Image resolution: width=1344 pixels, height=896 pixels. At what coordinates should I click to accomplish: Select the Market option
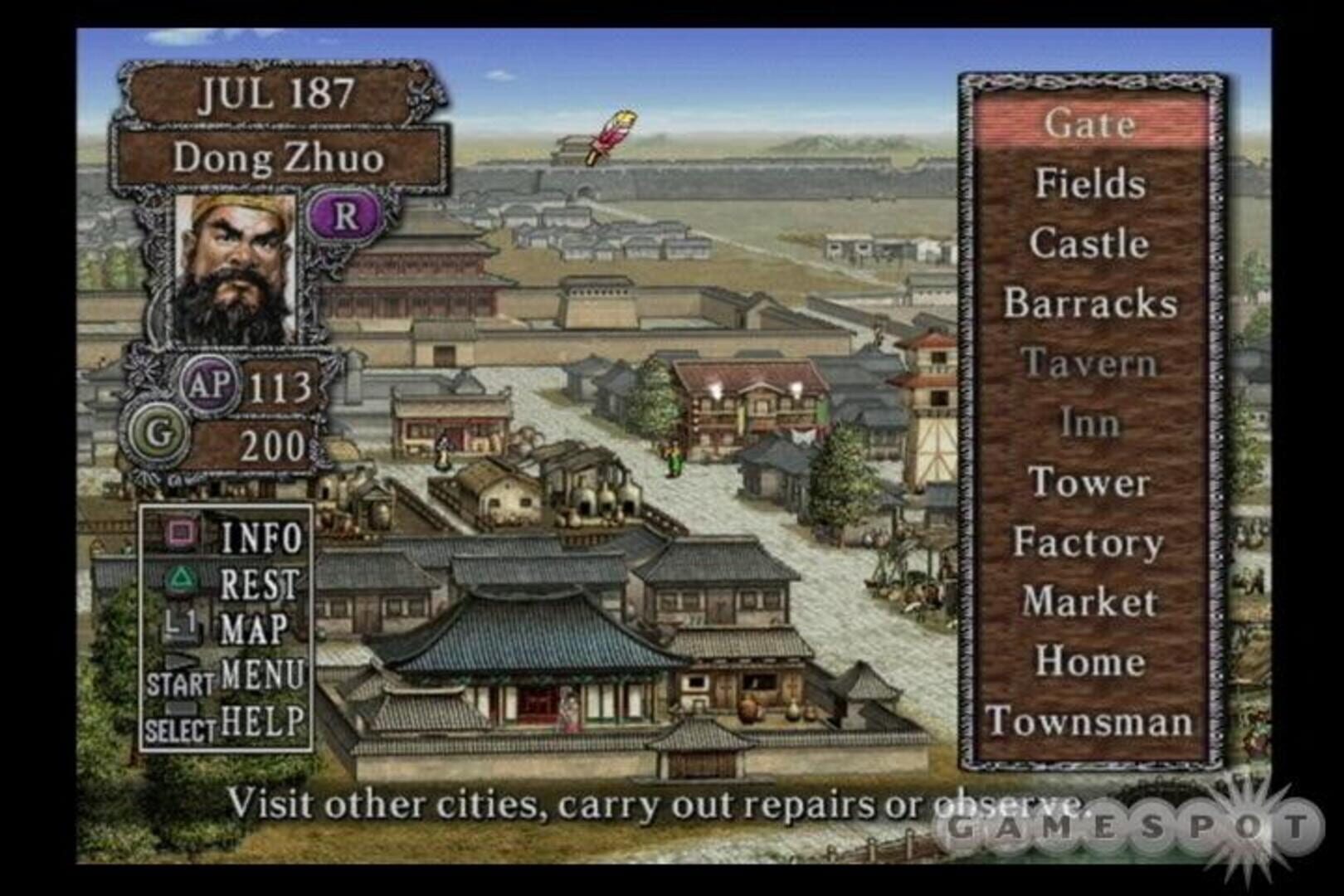[1093, 601]
